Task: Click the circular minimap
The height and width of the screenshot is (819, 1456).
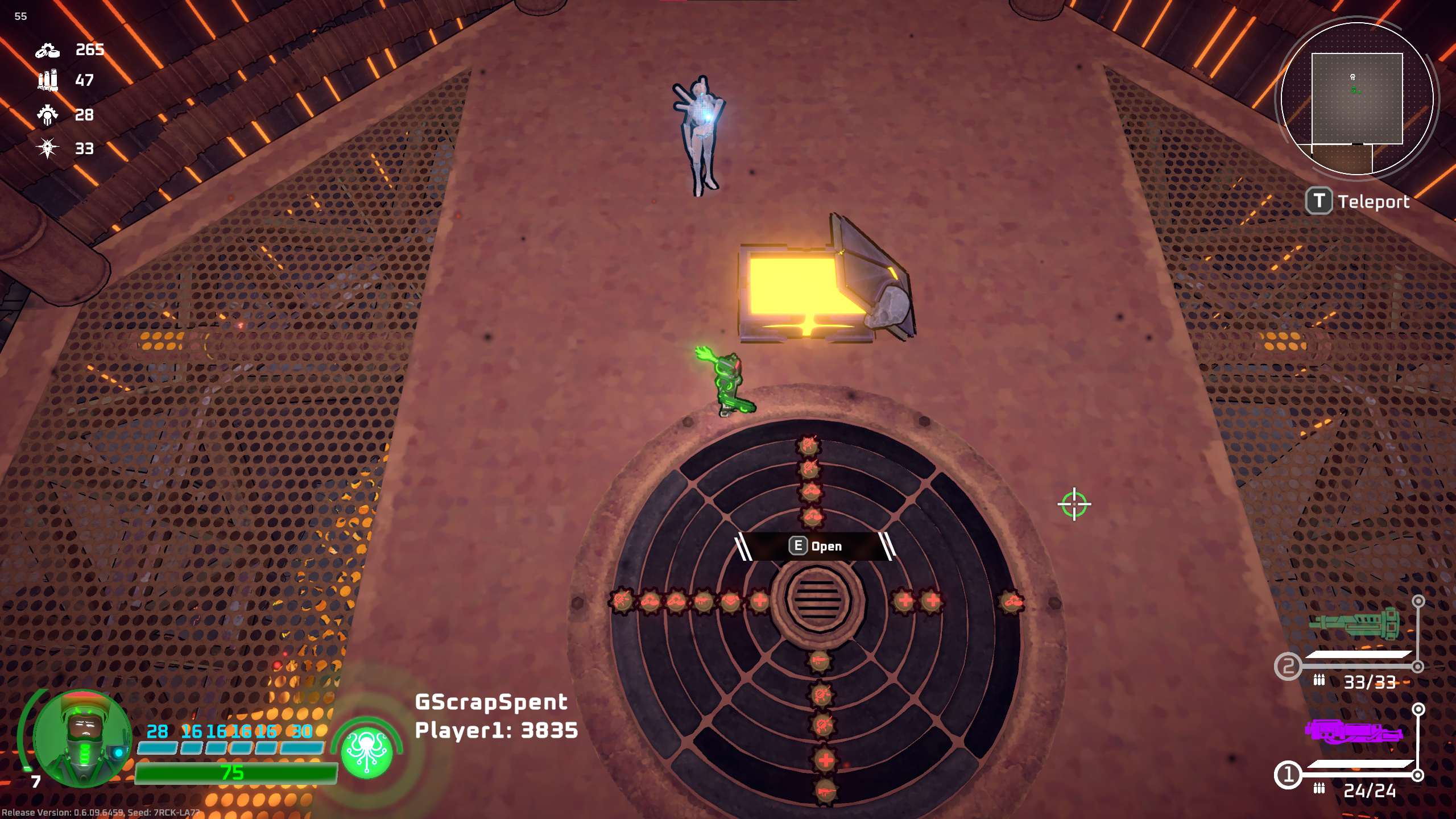Action: tap(1357, 98)
